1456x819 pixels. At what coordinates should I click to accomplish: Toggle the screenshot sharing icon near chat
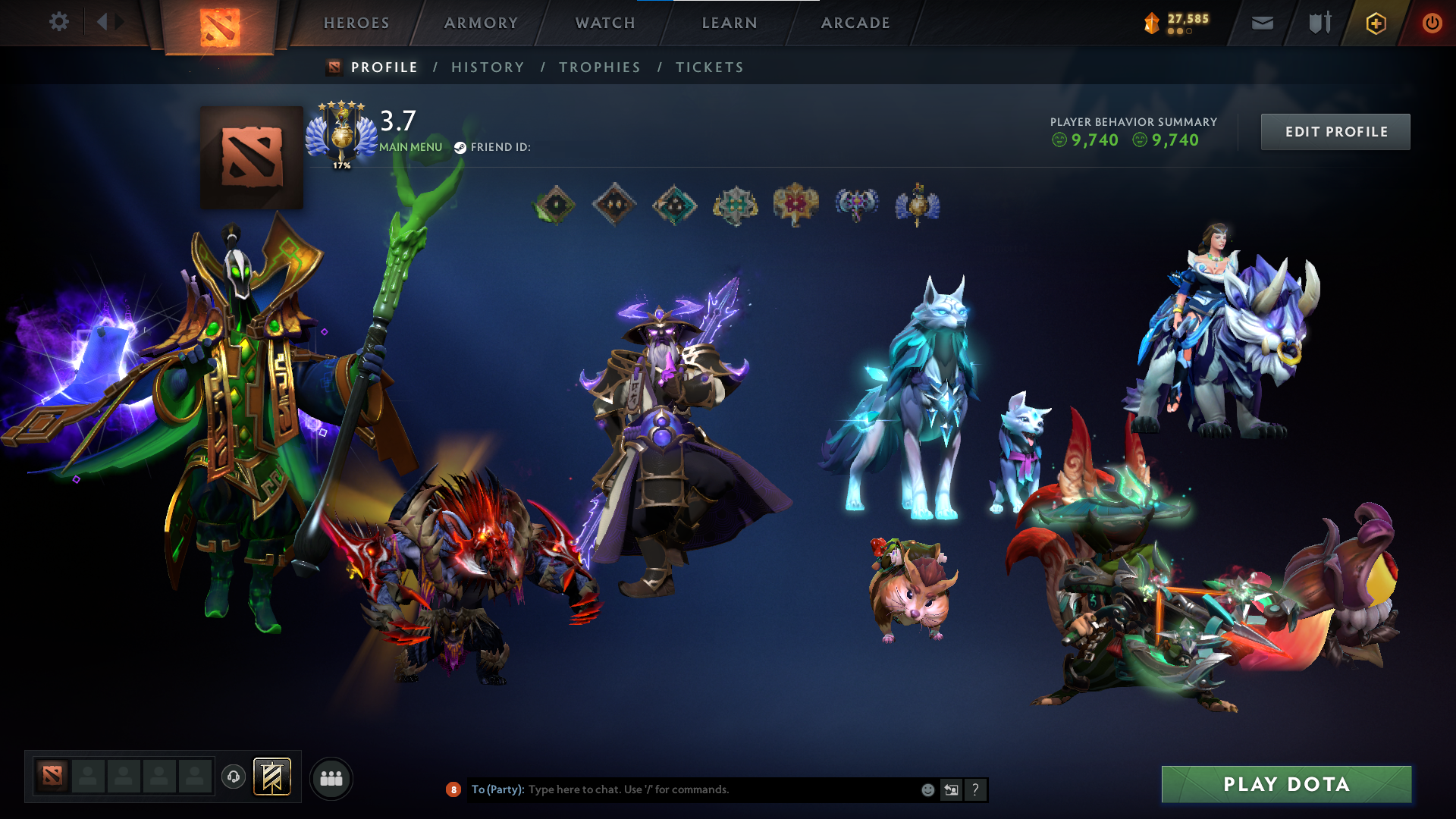click(x=951, y=789)
